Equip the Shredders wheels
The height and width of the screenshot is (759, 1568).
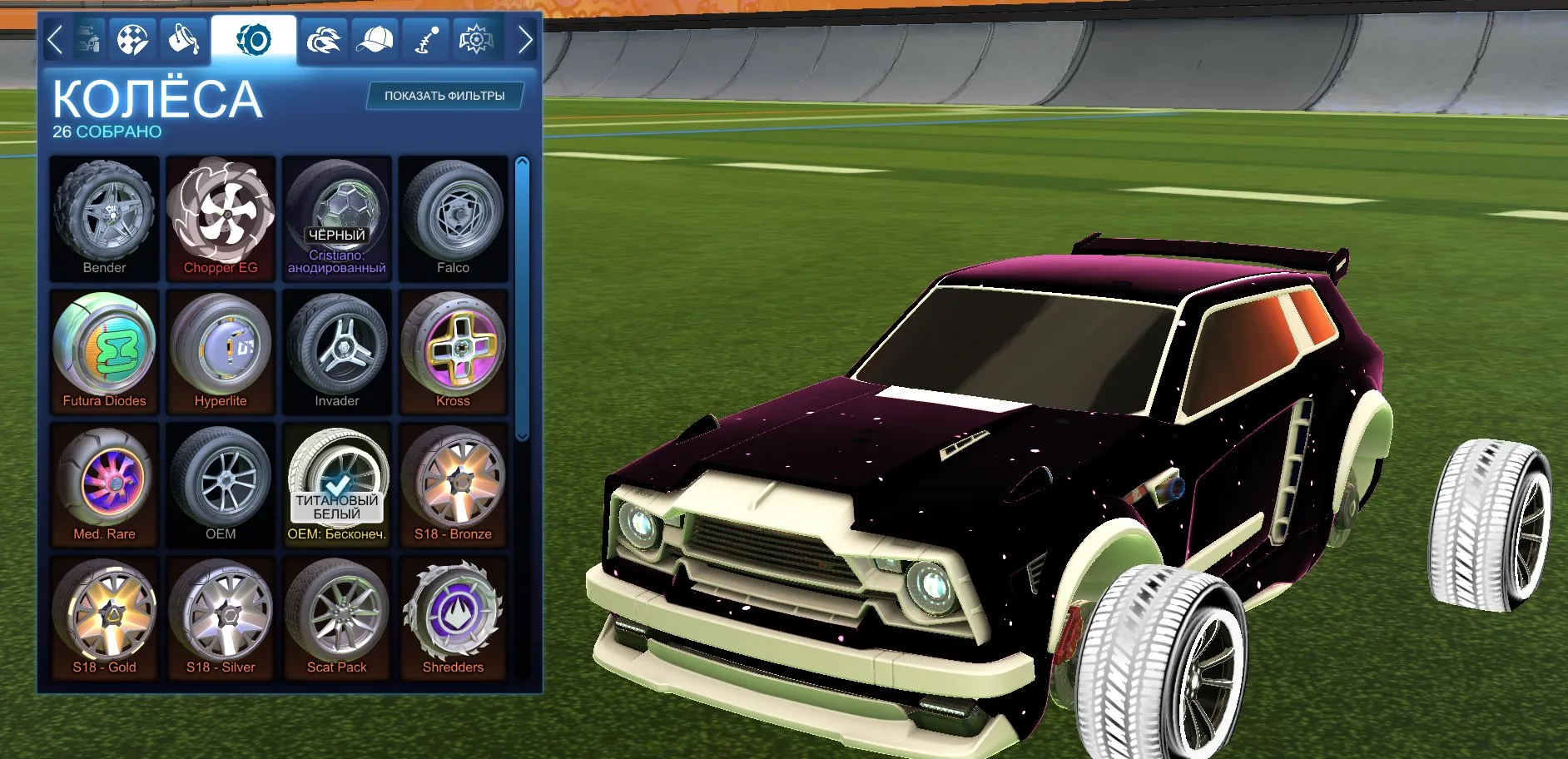coord(454,616)
